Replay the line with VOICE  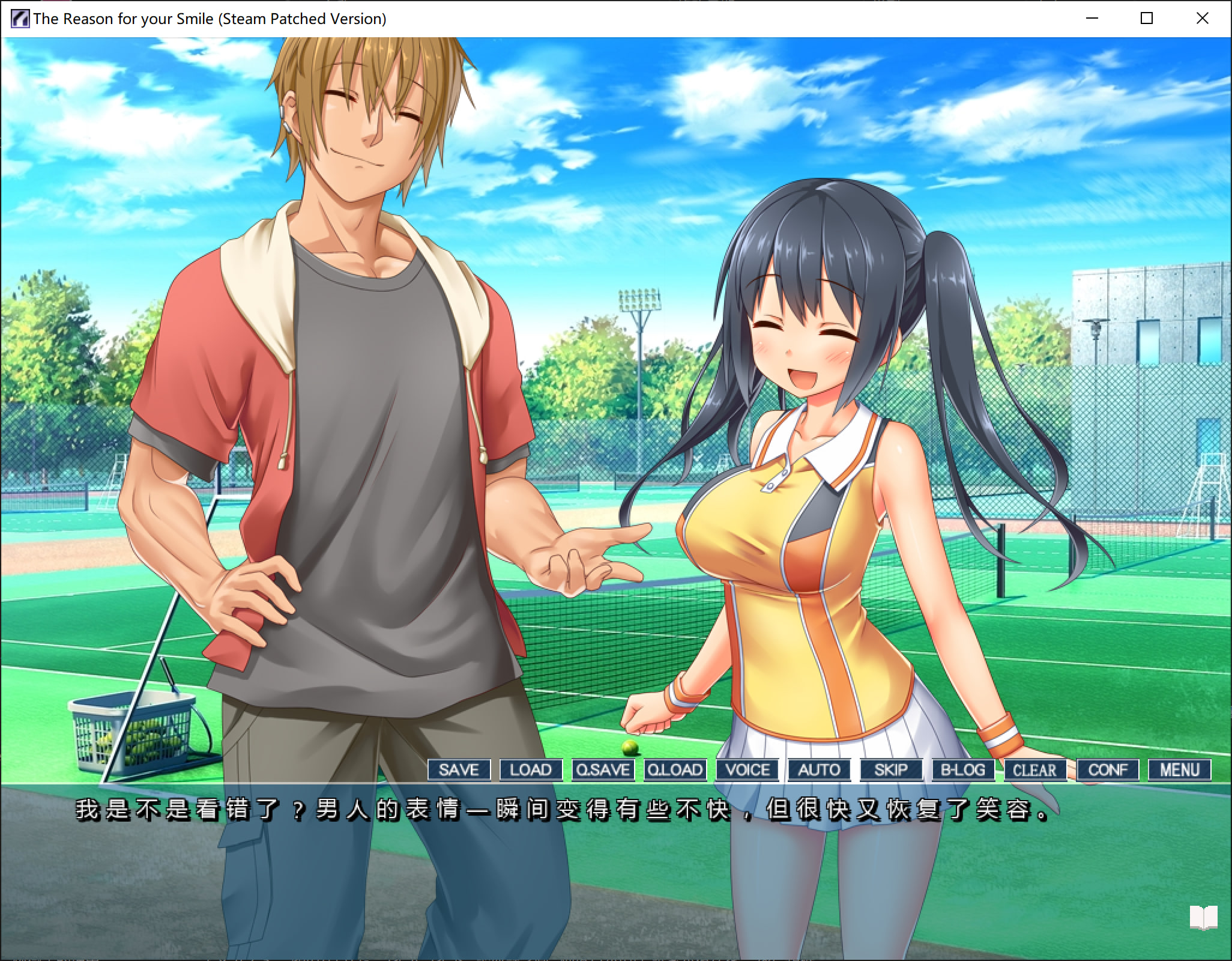pos(747,769)
